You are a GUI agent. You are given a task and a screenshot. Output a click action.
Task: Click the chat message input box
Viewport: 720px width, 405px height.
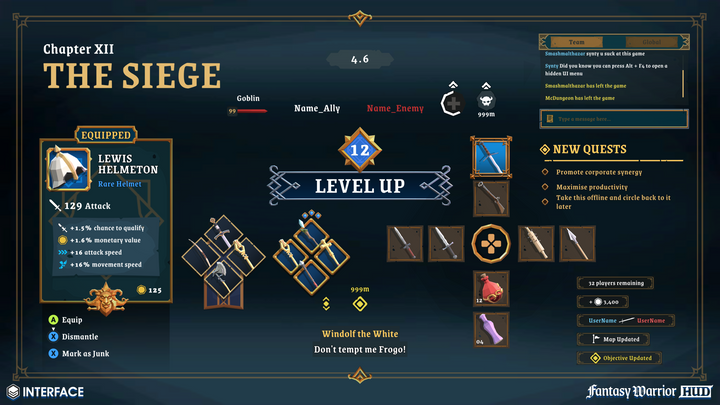[614, 119]
